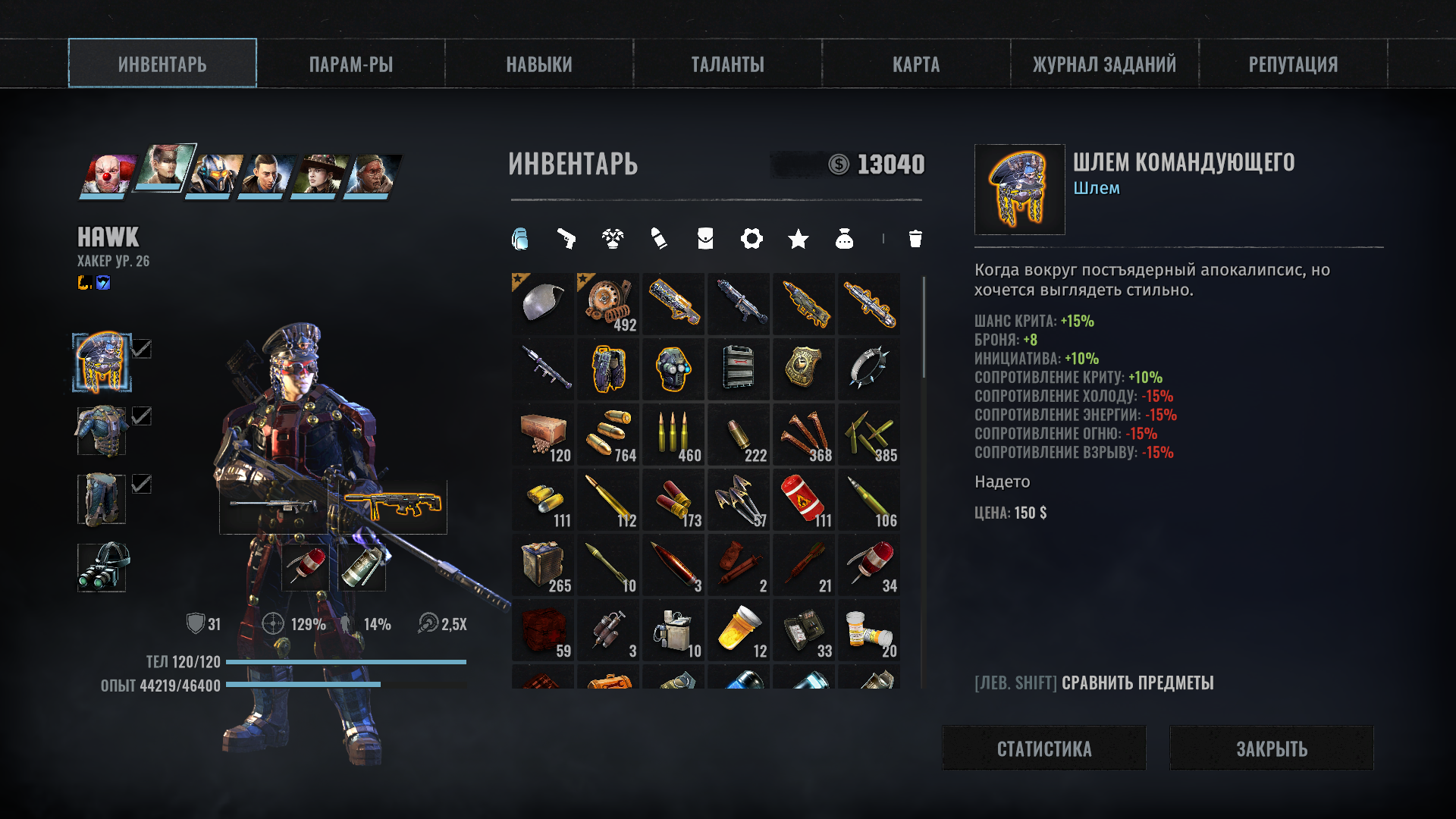The height and width of the screenshot is (819, 1456).
Task: Open the НАВЫКИ tab
Action: click(539, 64)
